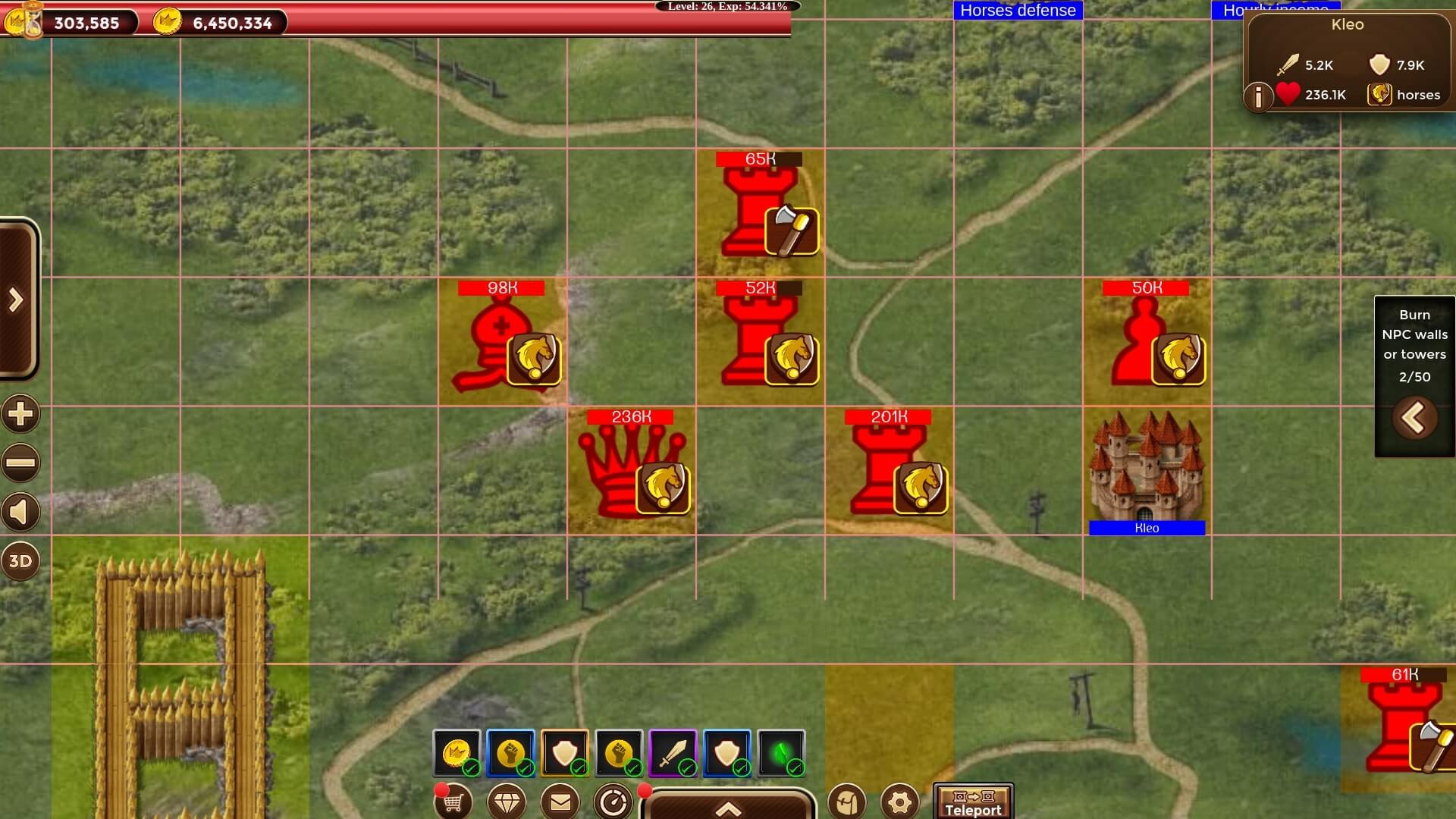Image resolution: width=1456 pixels, height=819 pixels.
Task: Expand the left side panel arrow
Action: tap(17, 300)
